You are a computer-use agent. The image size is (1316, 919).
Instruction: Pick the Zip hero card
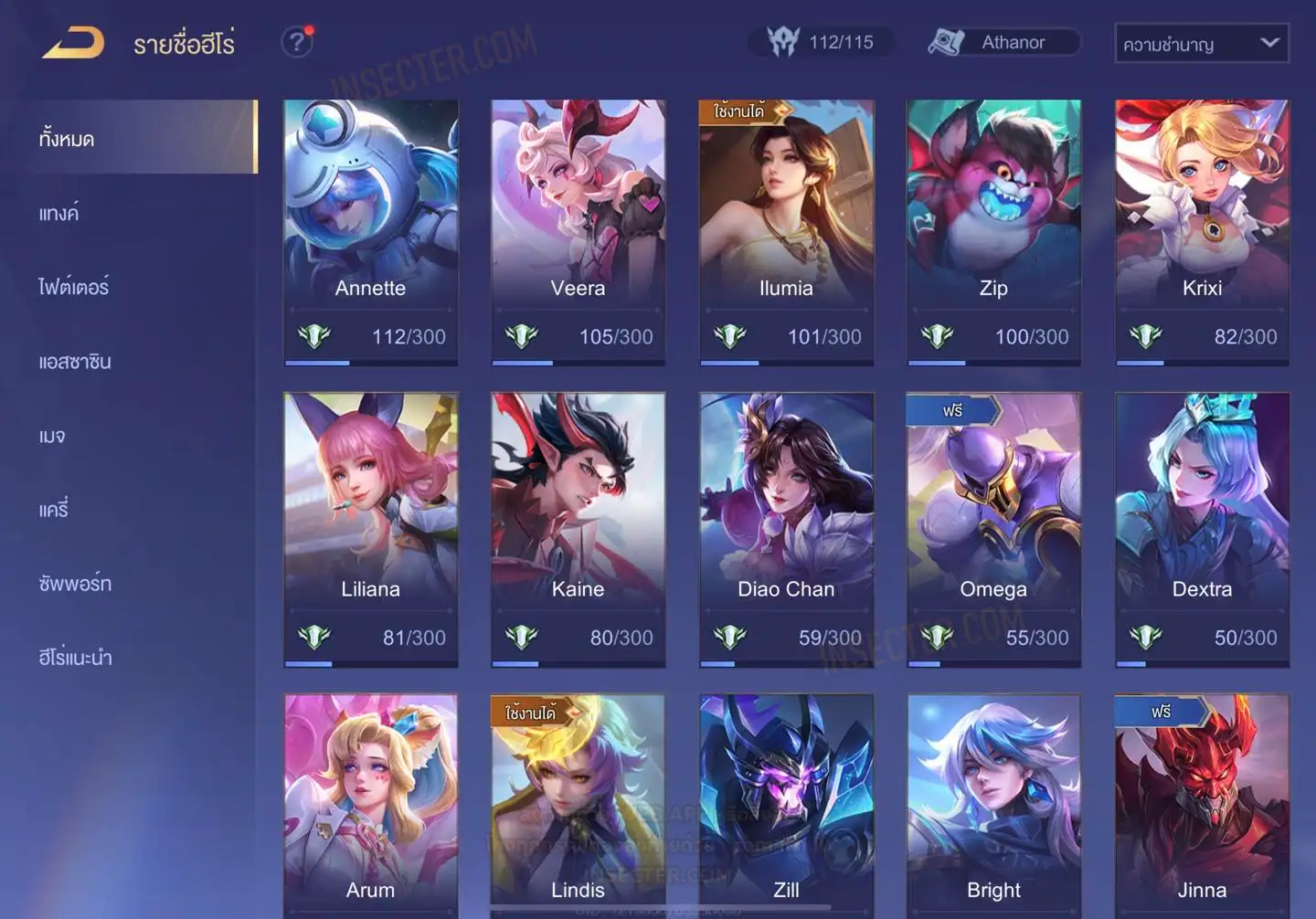(x=993, y=232)
